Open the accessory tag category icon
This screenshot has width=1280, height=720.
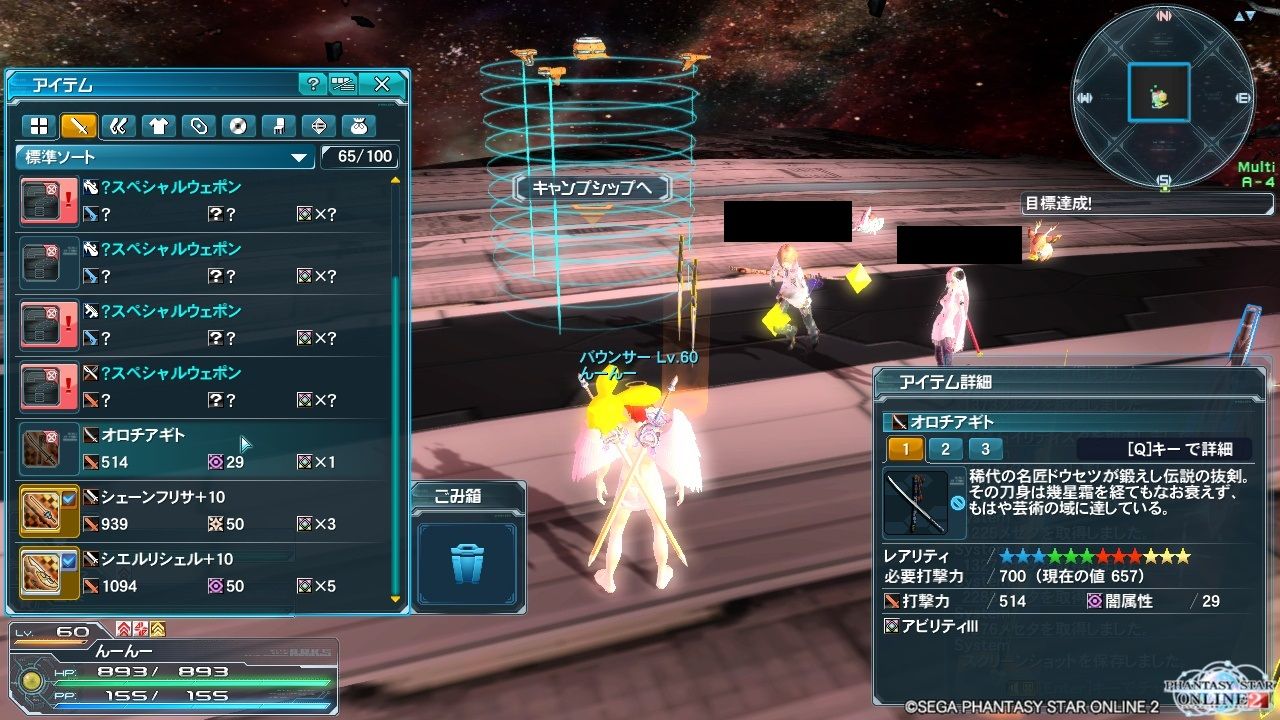(x=197, y=126)
